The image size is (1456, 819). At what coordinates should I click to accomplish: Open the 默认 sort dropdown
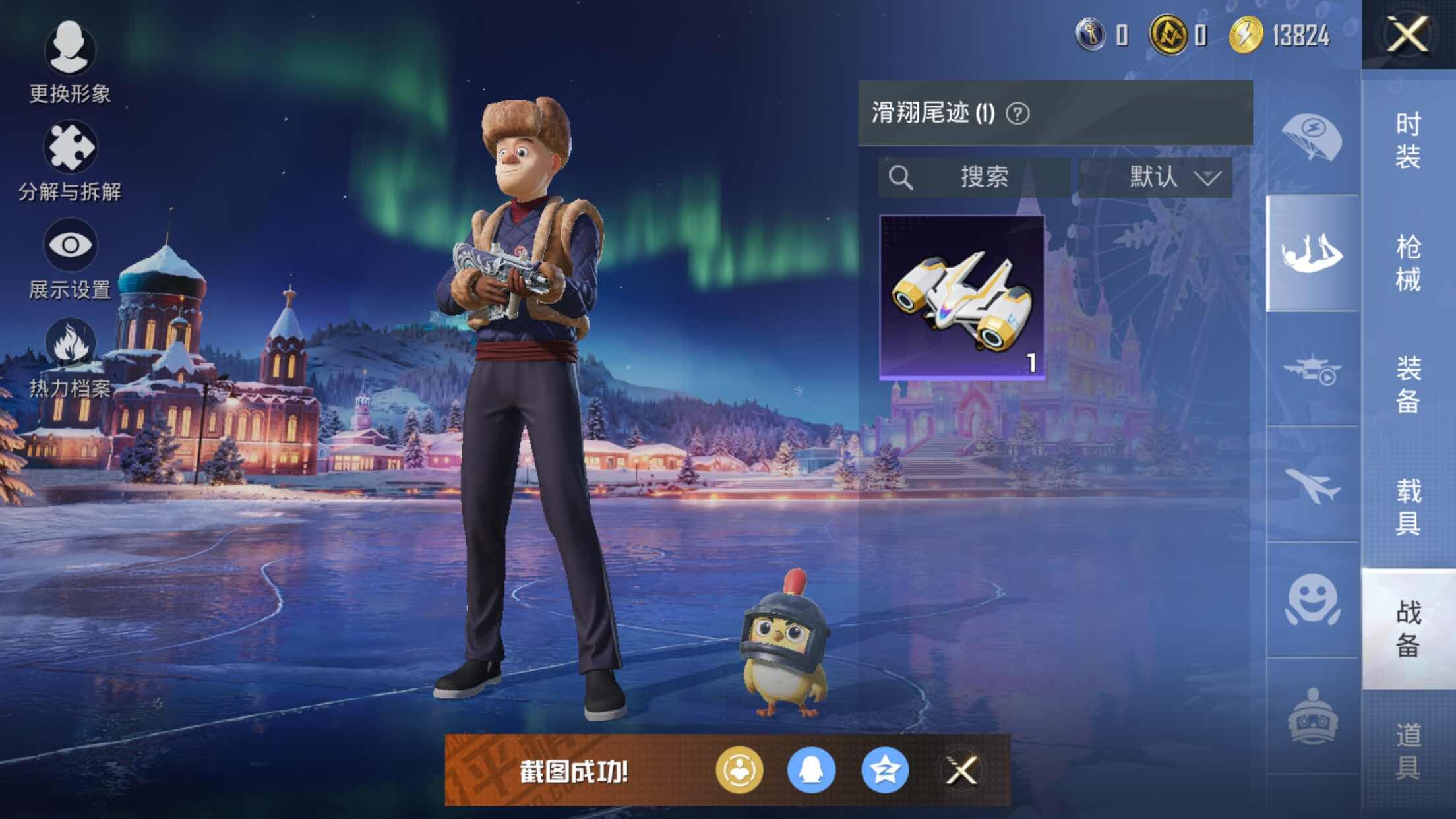(x=1156, y=177)
